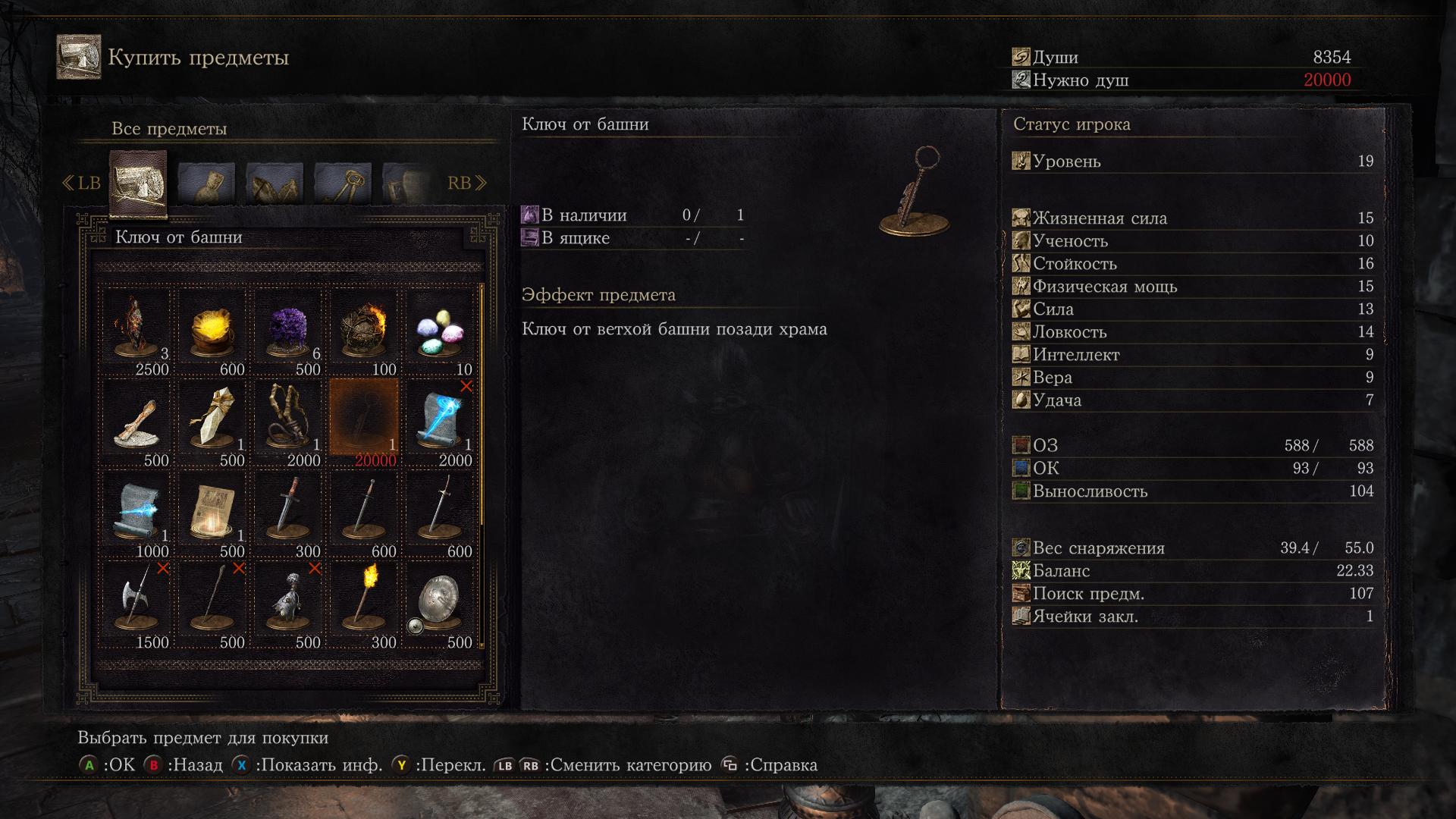Viewport: 1456px width, 819px height.
Task: Select the round silver shield
Action: coord(440,604)
